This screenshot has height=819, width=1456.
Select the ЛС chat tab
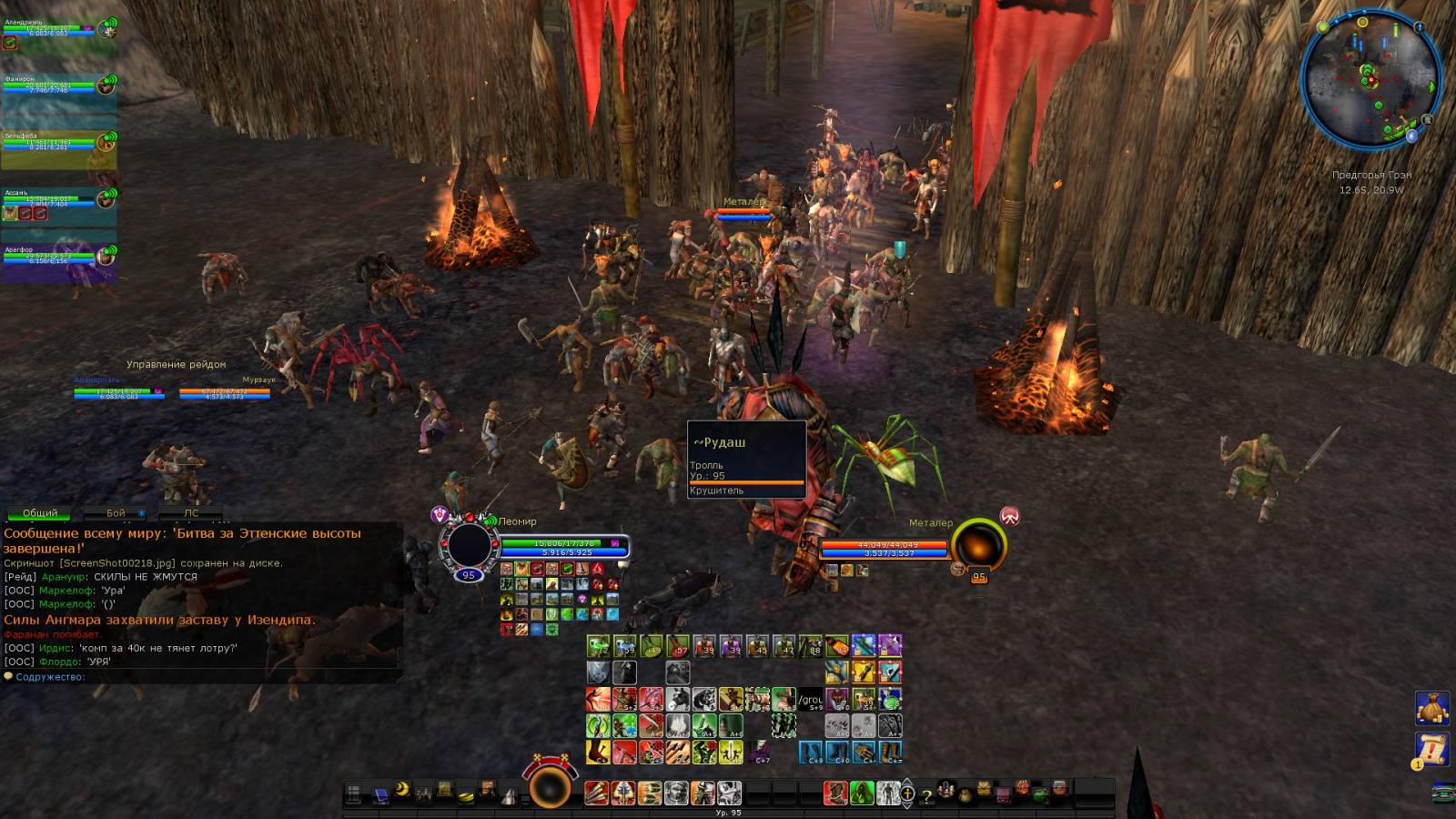191,513
